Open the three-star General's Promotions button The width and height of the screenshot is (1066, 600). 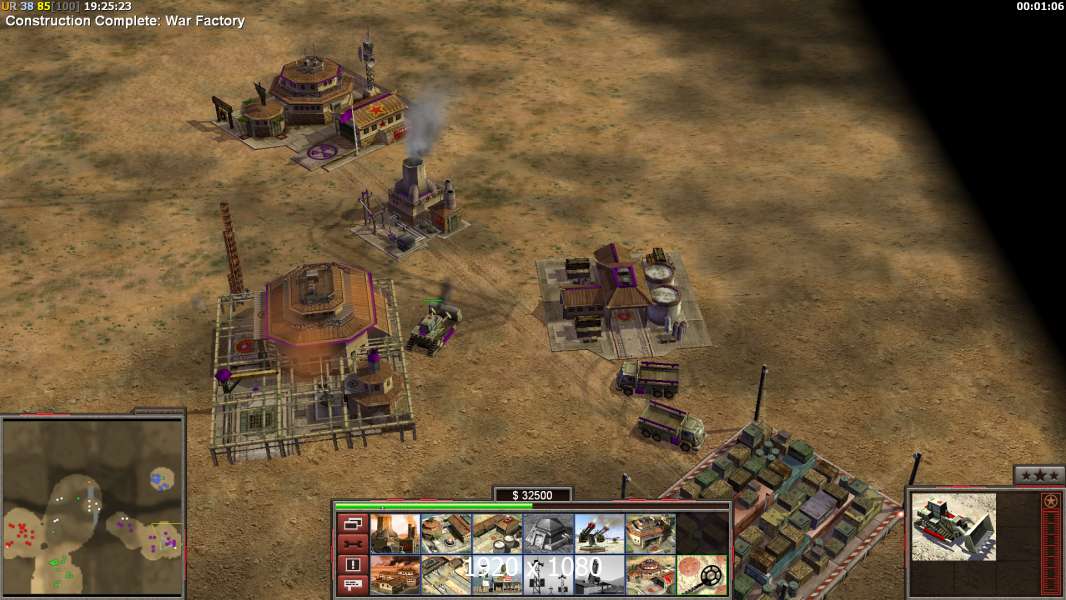tap(1038, 474)
